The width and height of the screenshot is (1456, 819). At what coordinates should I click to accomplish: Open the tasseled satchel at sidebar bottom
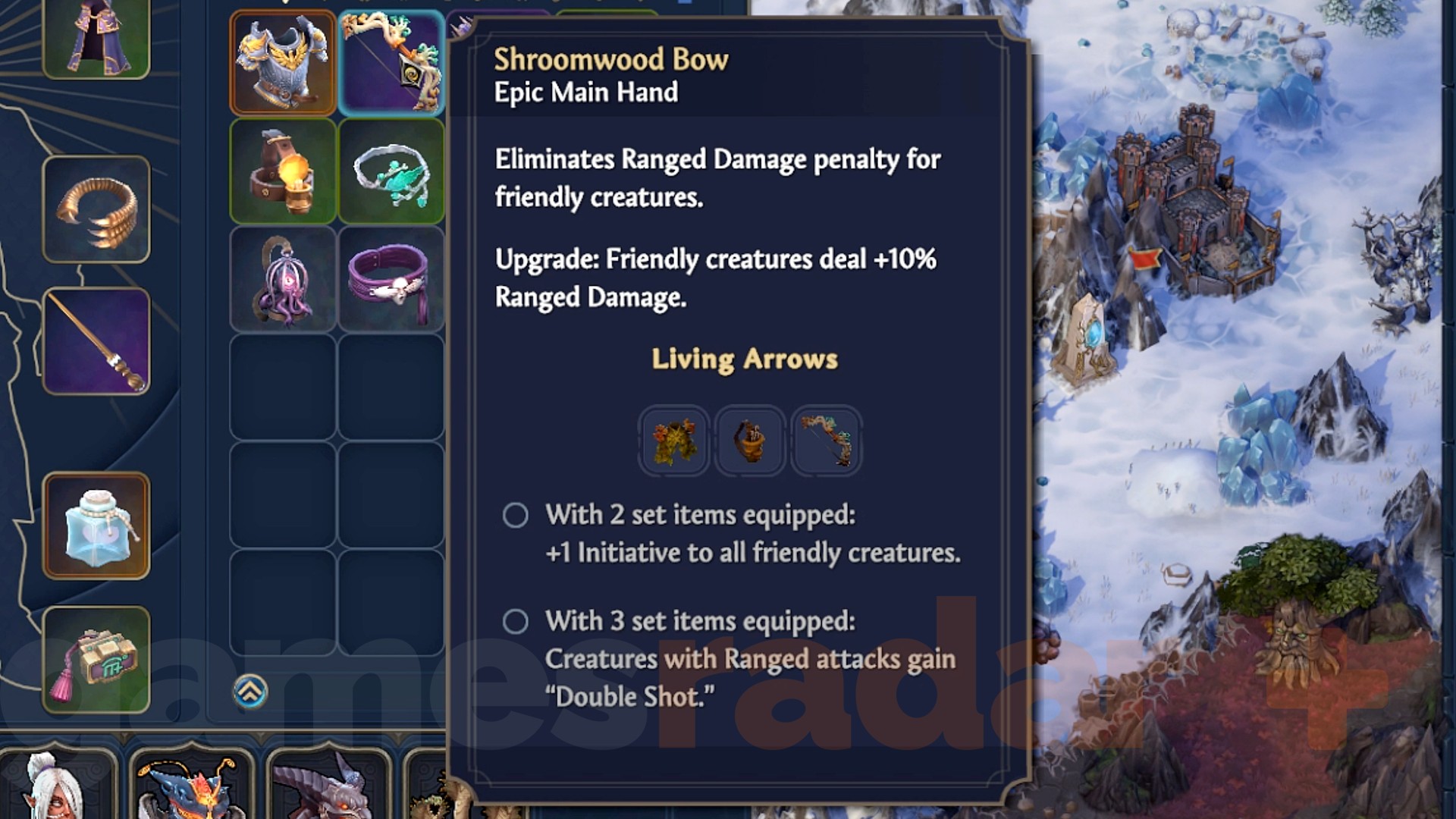coord(96,658)
